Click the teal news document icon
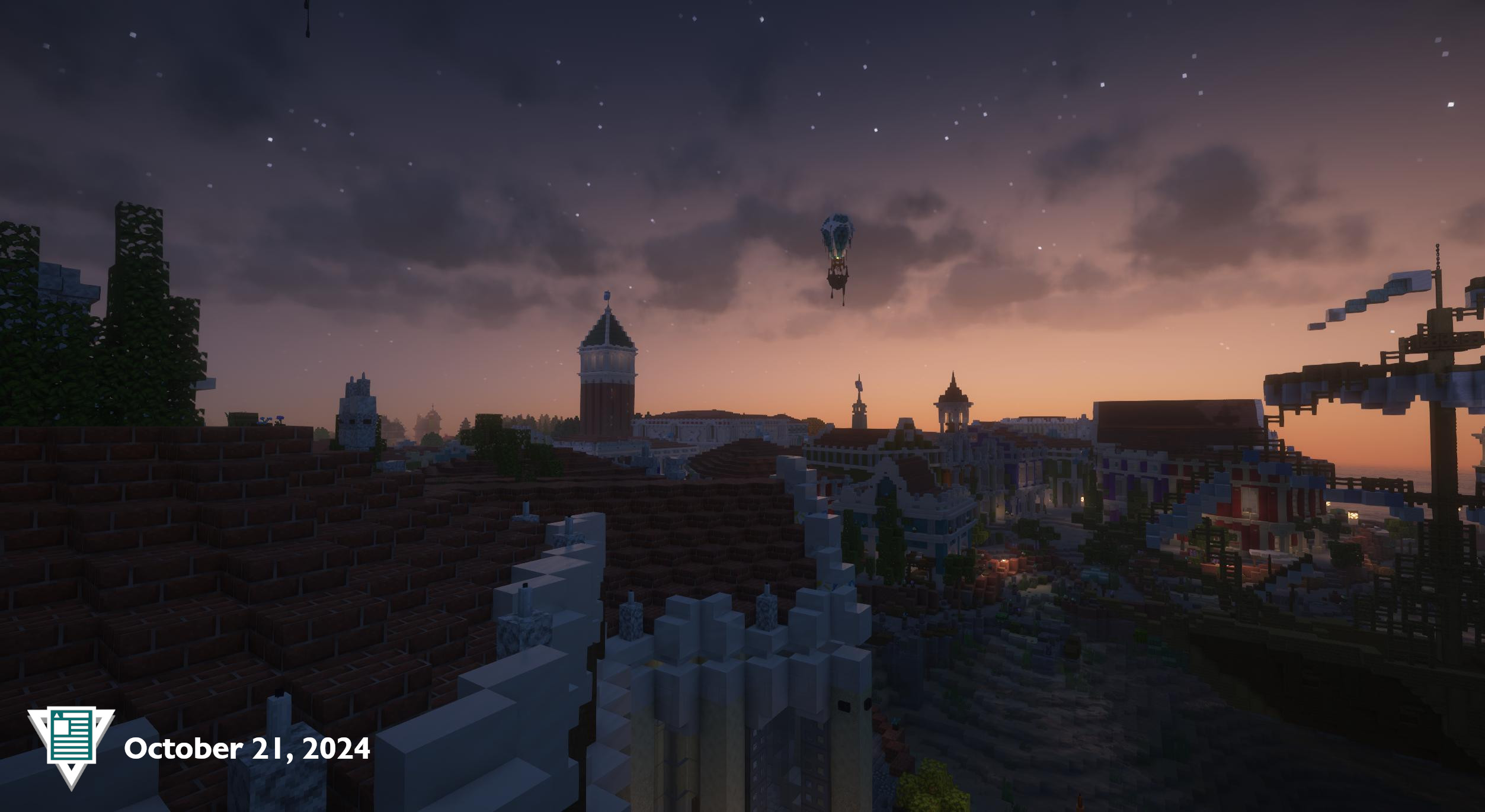 pos(71,736)
